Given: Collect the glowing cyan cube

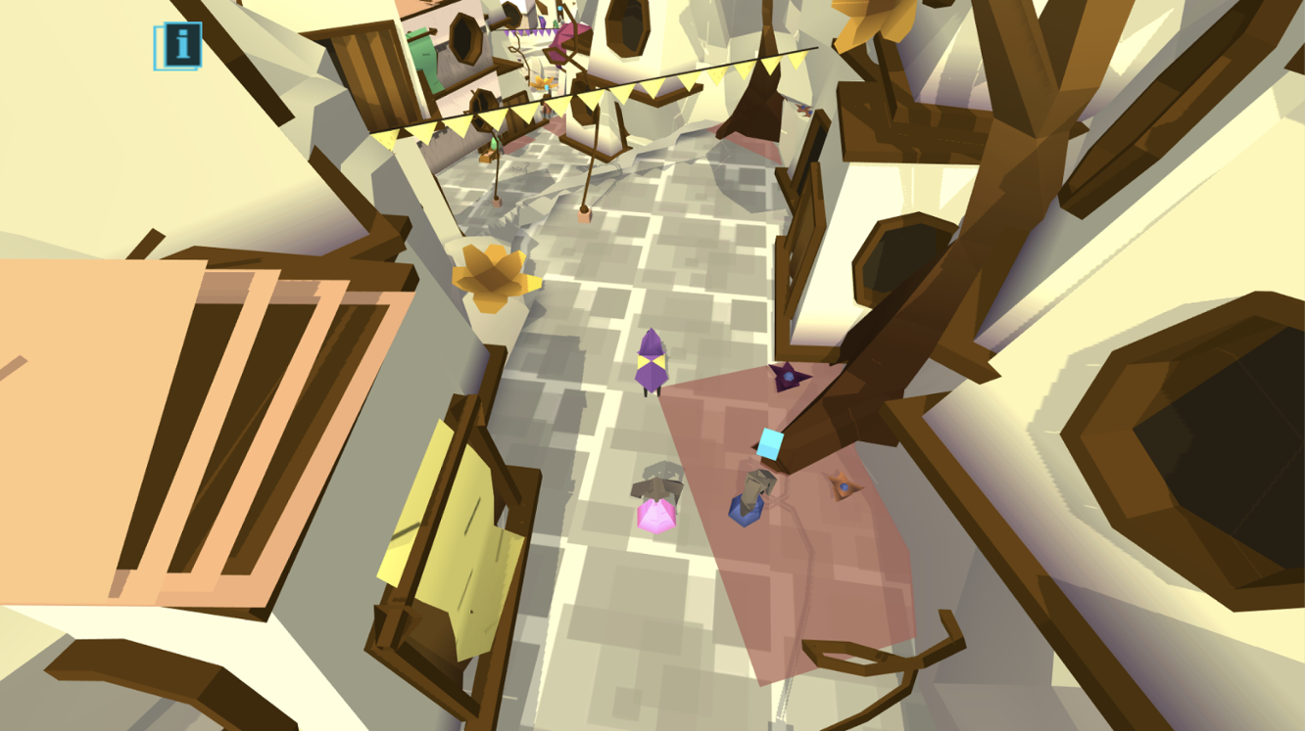Looking at the screenshot, I should pos(768,444).
